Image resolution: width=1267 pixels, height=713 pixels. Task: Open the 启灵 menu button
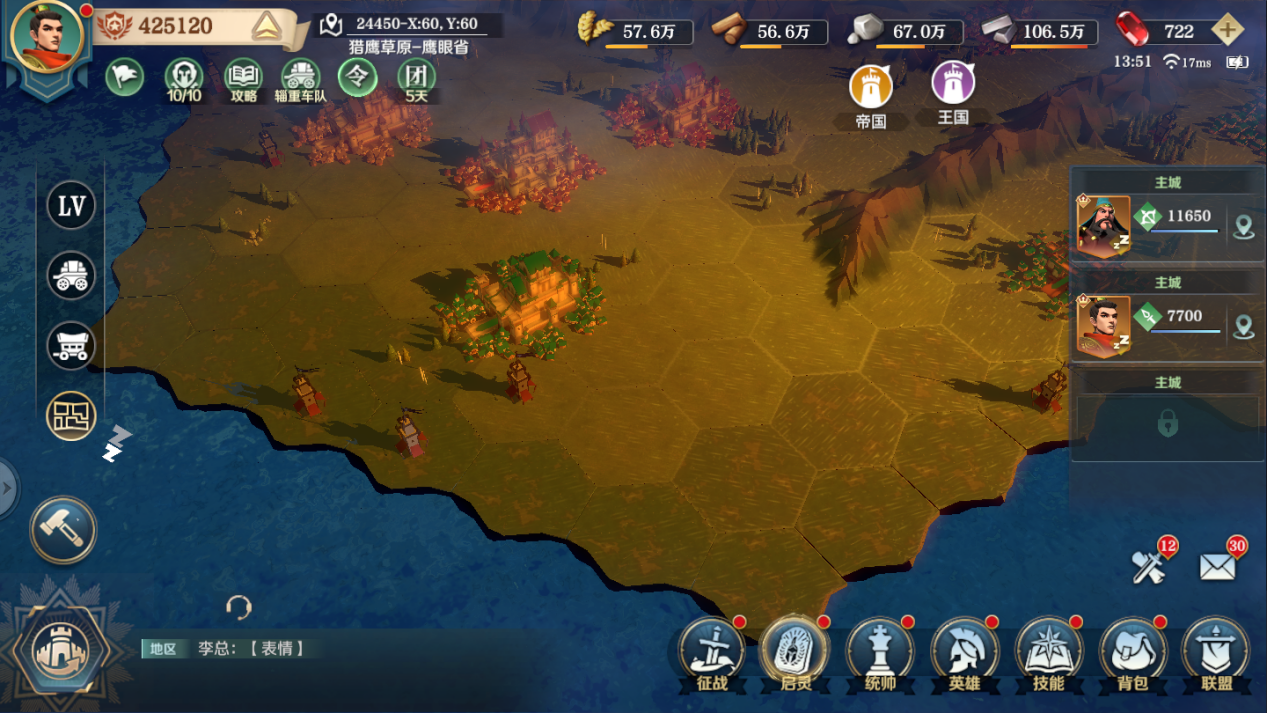[x=795, y=652]
